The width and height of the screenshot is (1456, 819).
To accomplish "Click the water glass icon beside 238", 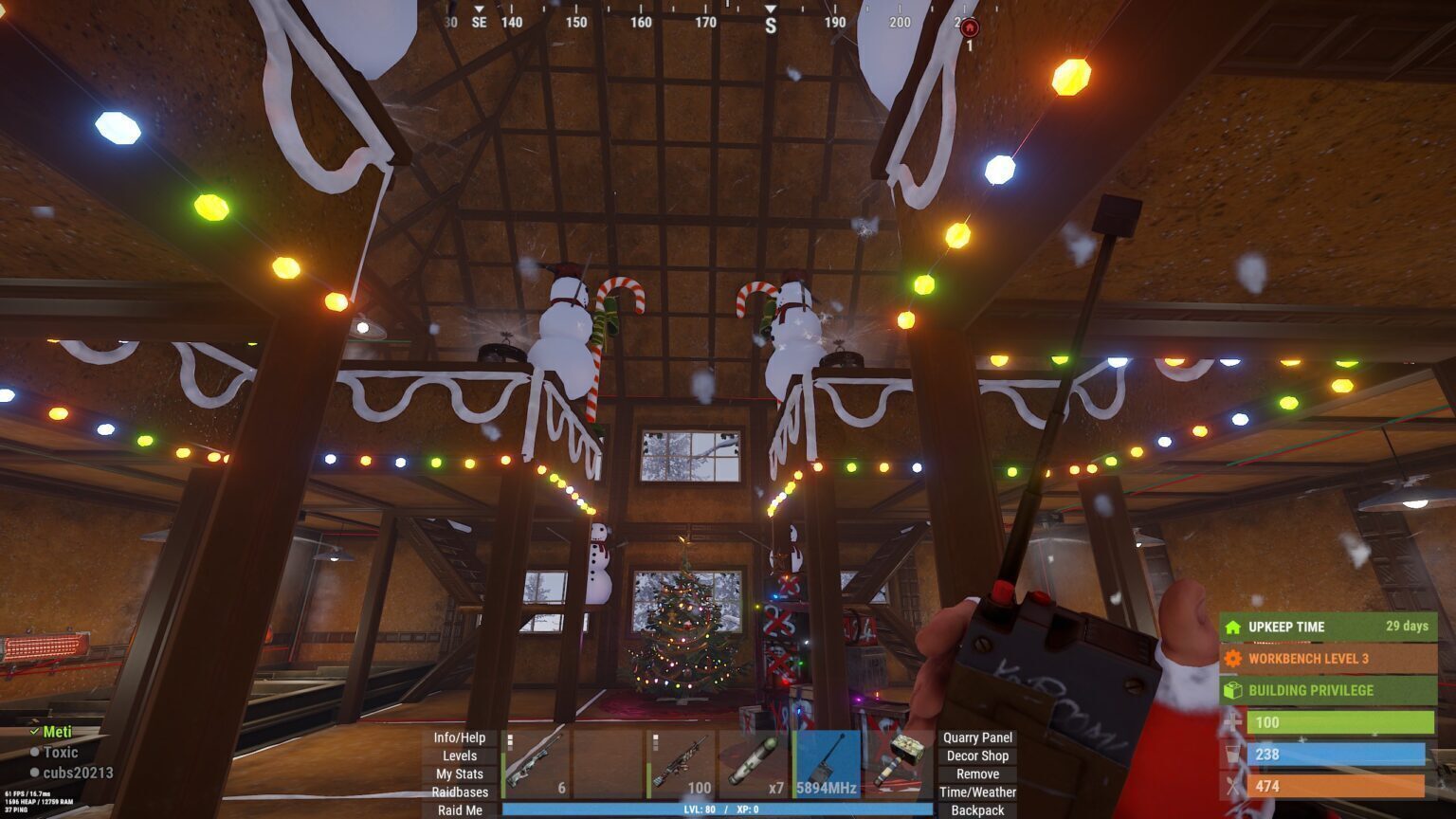I will (x=1233, y=755).
